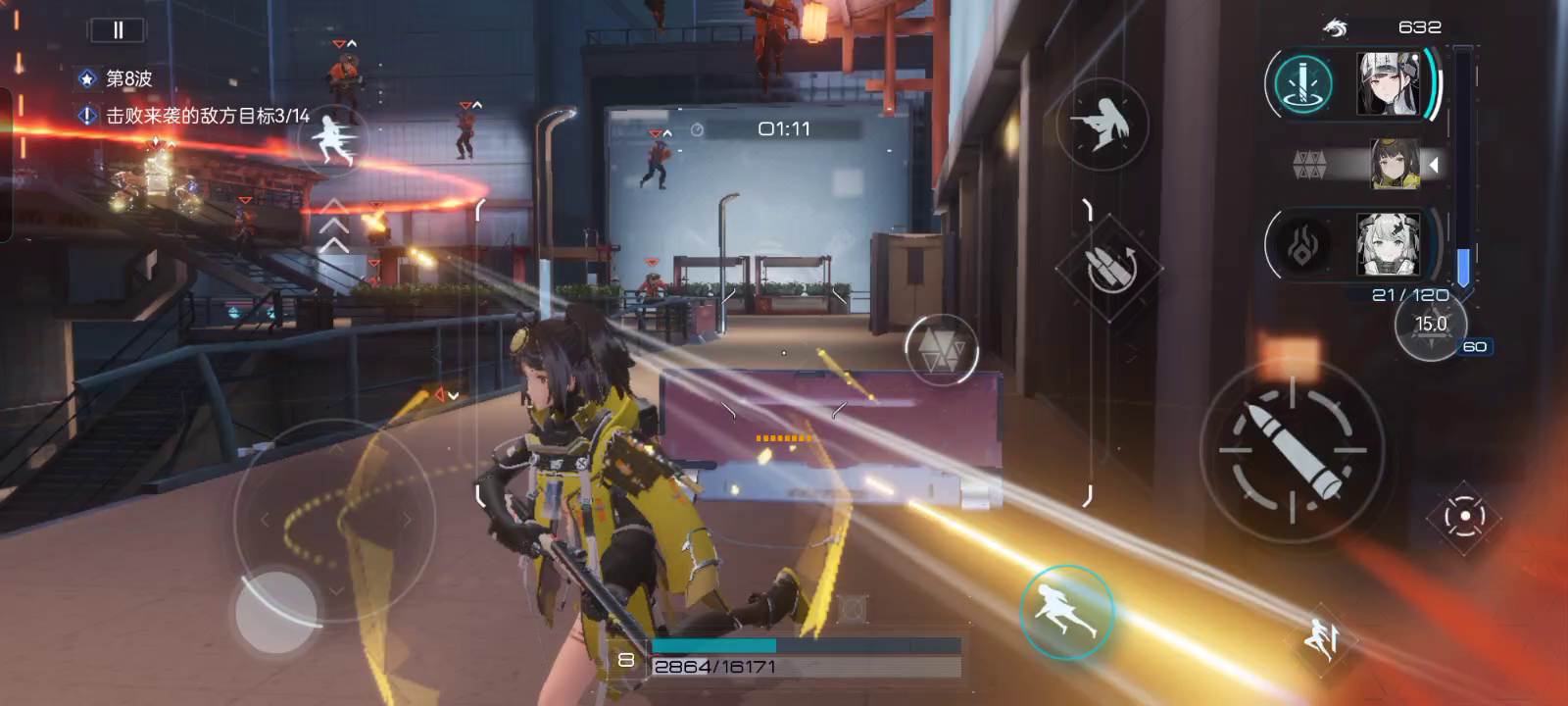1568x706 pixels.
Task: Use the dark flame support skill
Action: (x=1301, y=244)
